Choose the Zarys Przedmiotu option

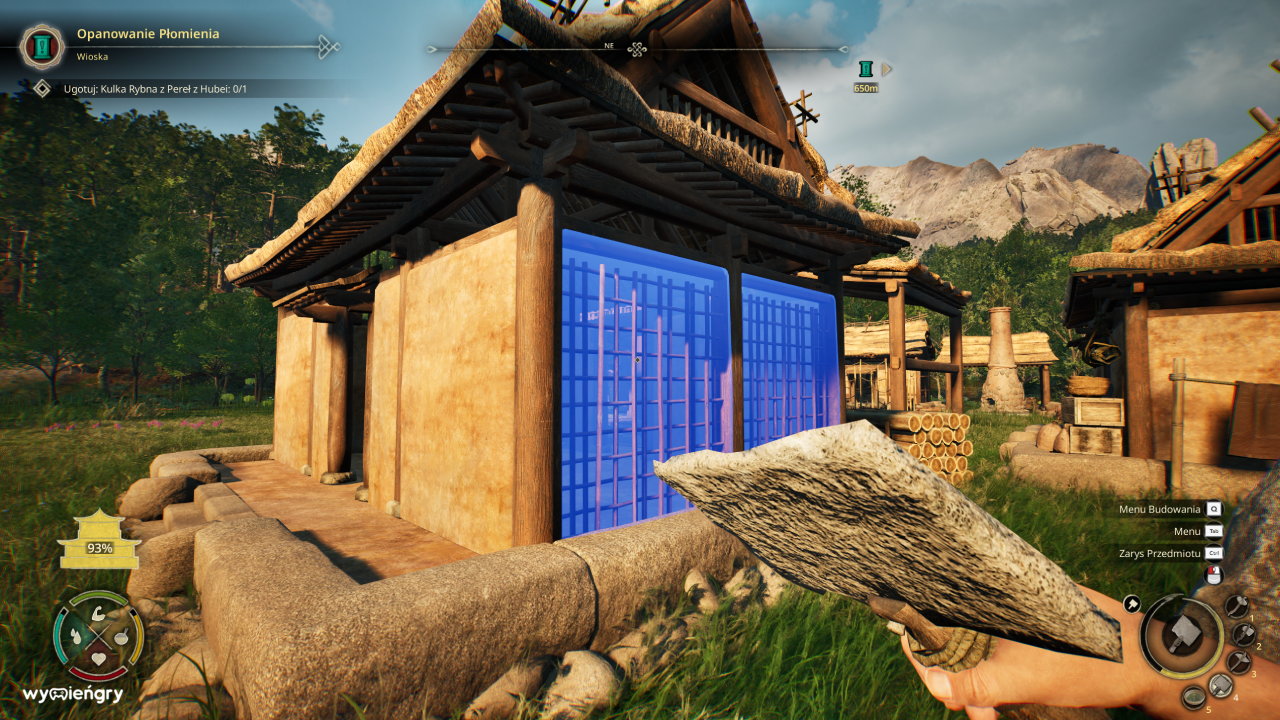1160,553
